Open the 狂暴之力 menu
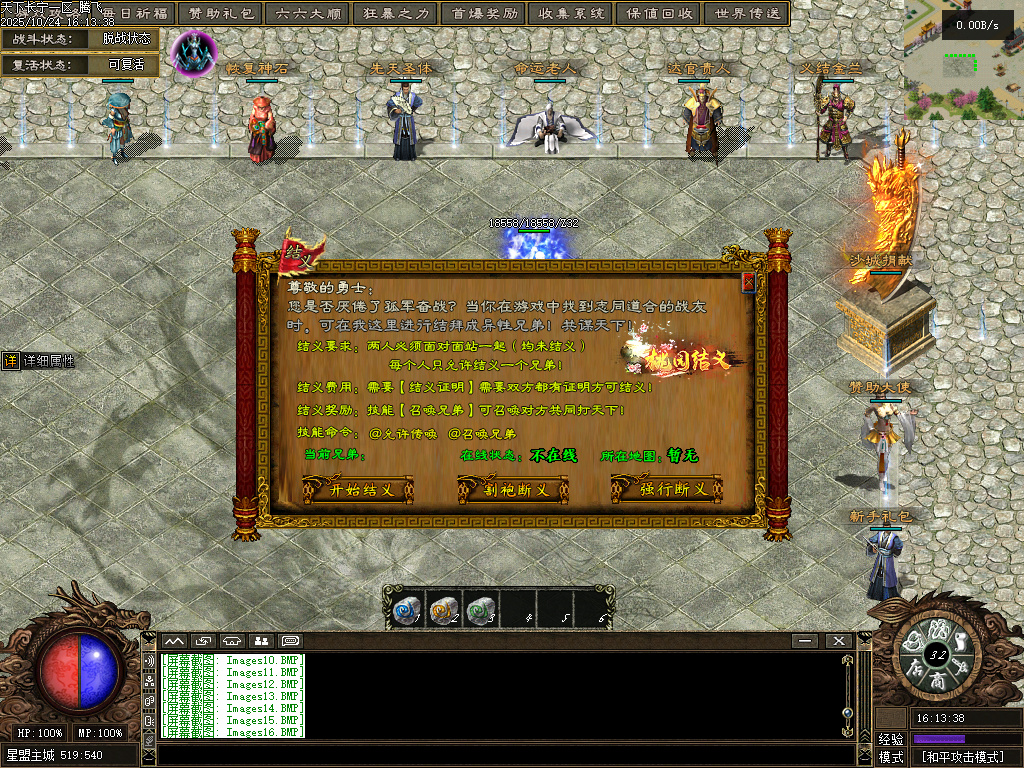Screen dimensions: 1024x768 click(x=395, y=14)
